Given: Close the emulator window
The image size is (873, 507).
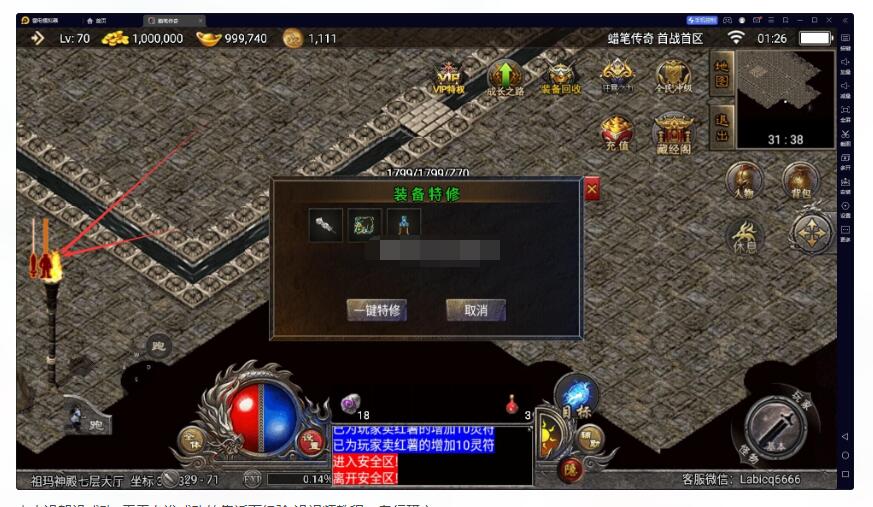Looking at the screenshot, I should (x=829, y=20).
